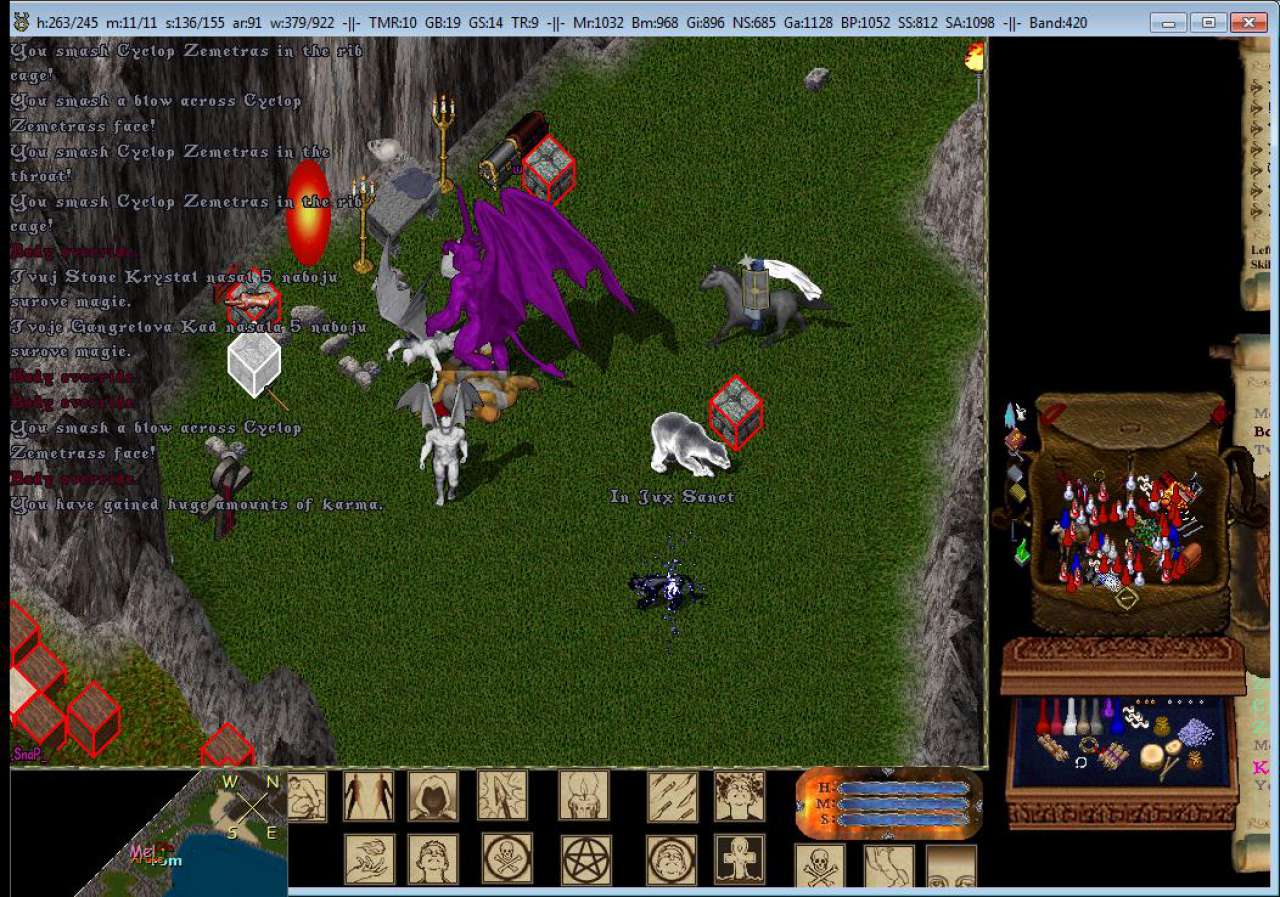Choose the white bone pile in the box
Viewport: 1280px width, 897px height.
1137,716
